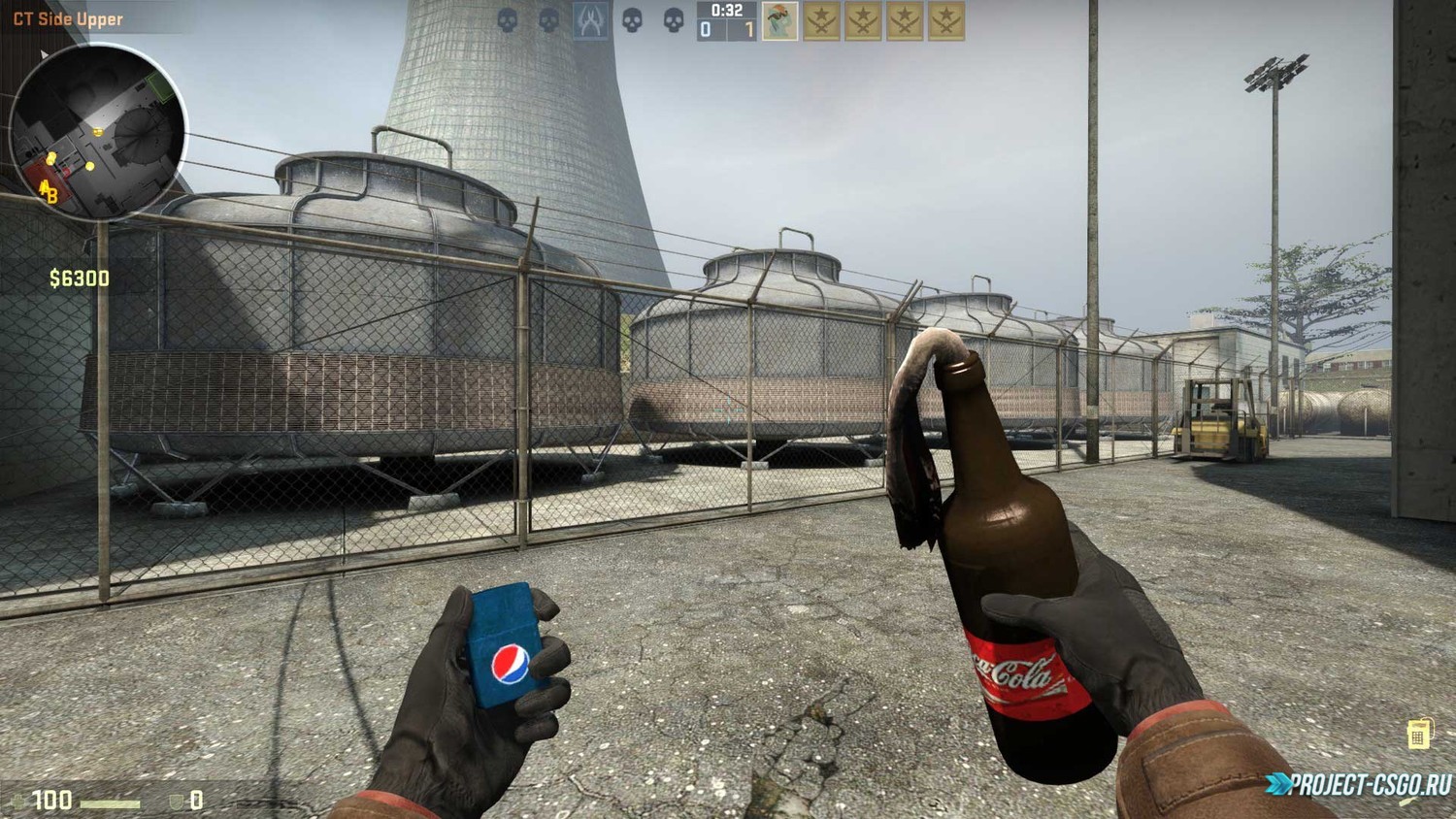The height and width of the screenshot is (819, 1456).
Task: Toggle the yellow player dot on radar
Action: pyautogui.click(x=98, y=131)
